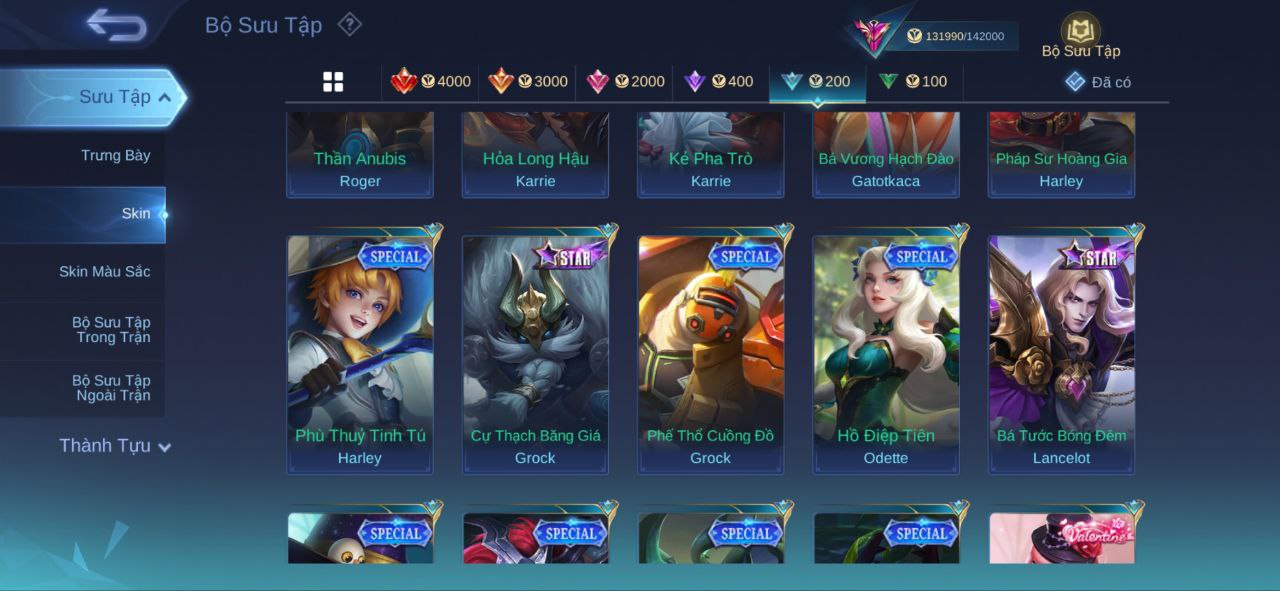The width and height of the screenshot is (1280, 591).
Task: View Odette's Hồ Điệp Tiên skin card
Action: pyautogui.click(x=886, y=354)
